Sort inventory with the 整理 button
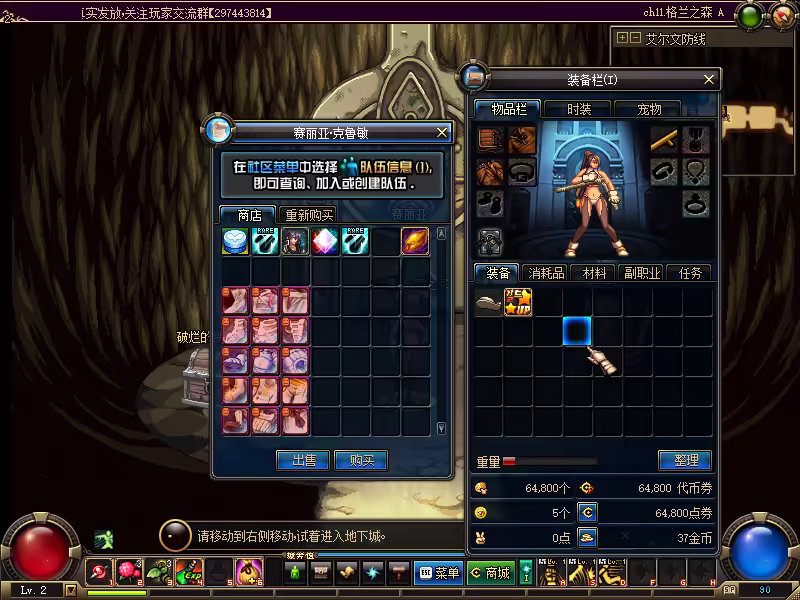Screen dimensions: 800x600 (x=684, y=460)
